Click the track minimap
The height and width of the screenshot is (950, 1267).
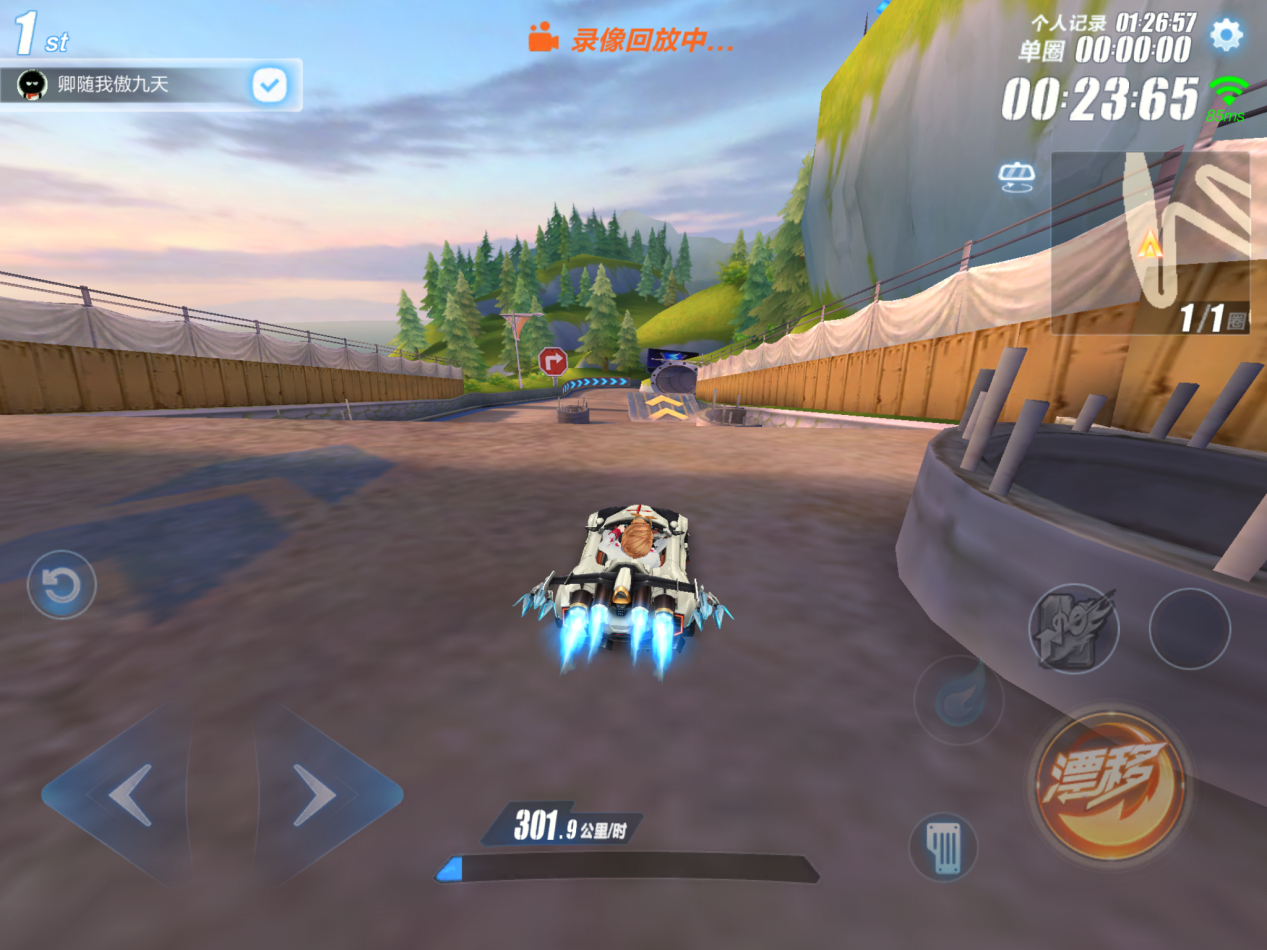[x=1150, y=242]
